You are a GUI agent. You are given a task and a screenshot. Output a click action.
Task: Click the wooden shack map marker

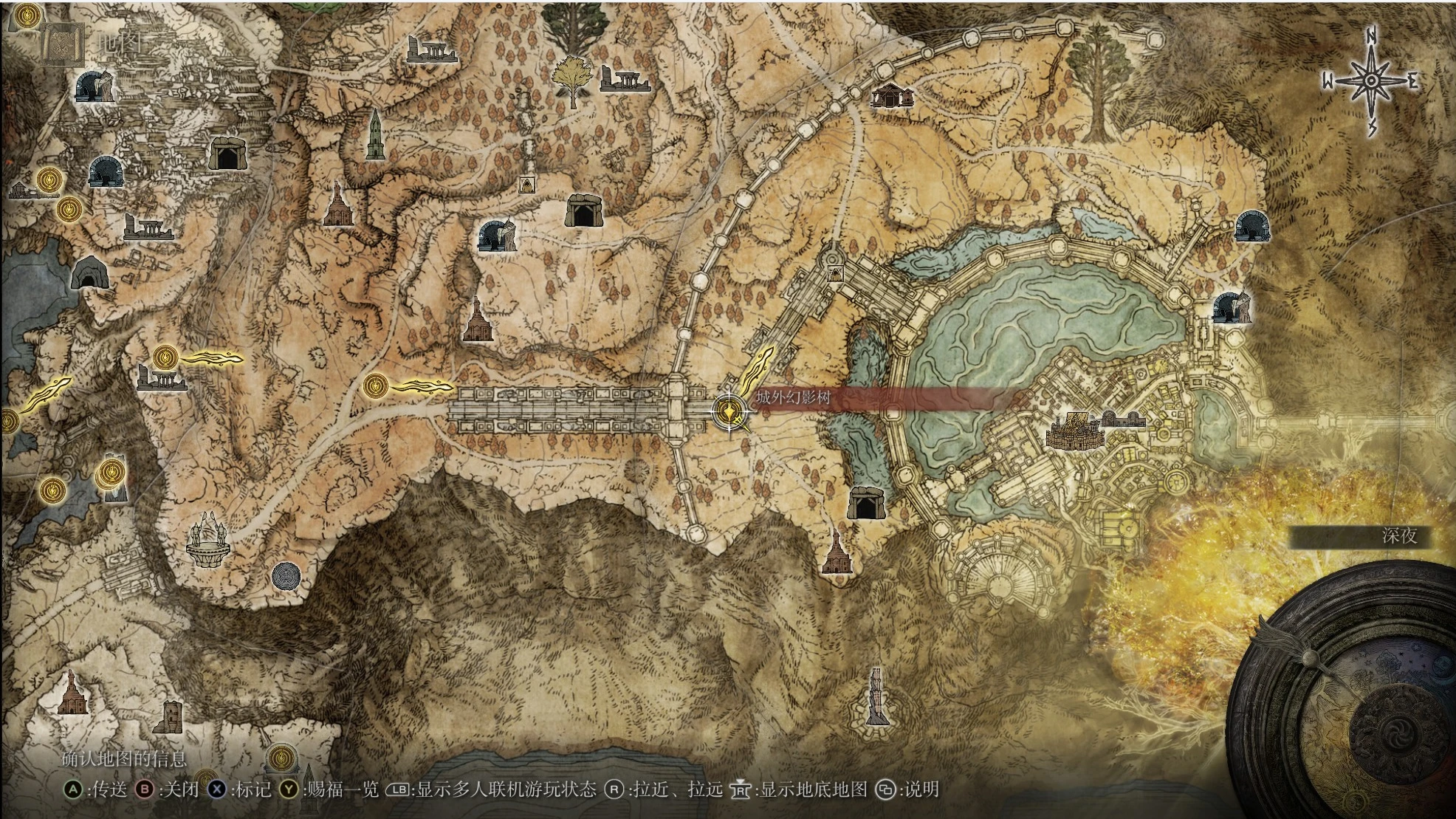pyautogui.click(x=892, y=95)
